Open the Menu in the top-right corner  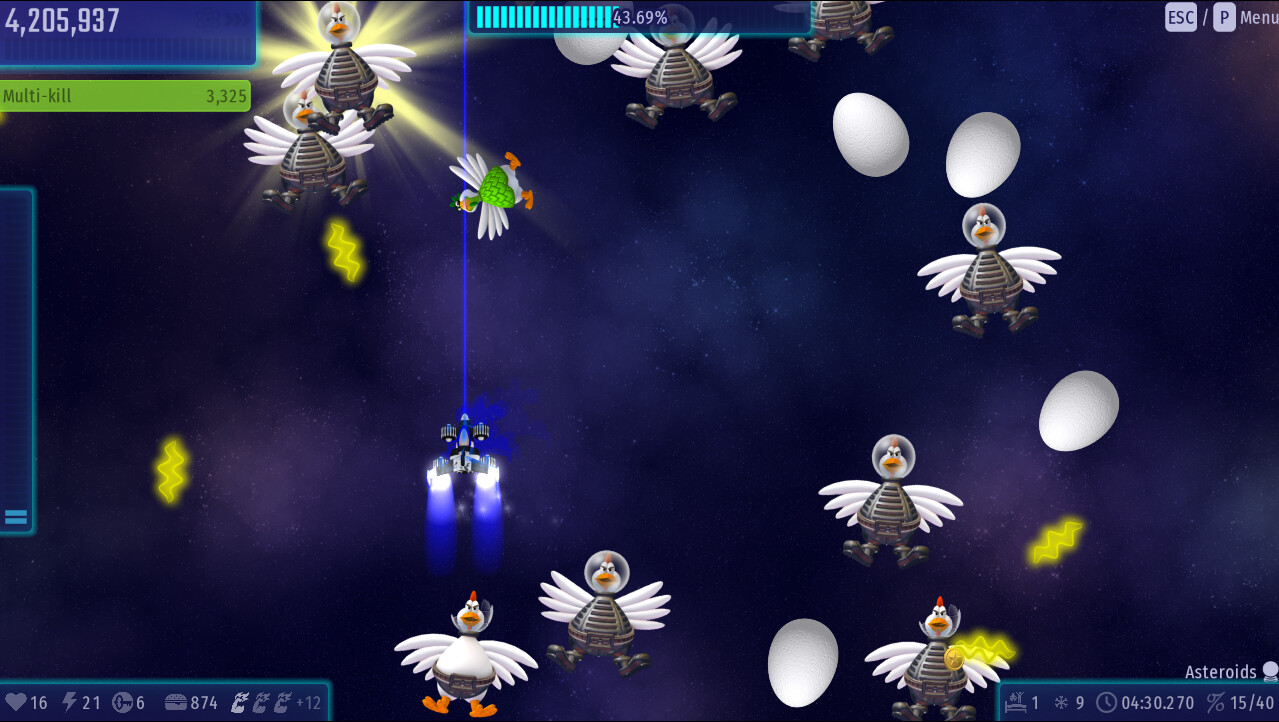[x=1257, y=17]
